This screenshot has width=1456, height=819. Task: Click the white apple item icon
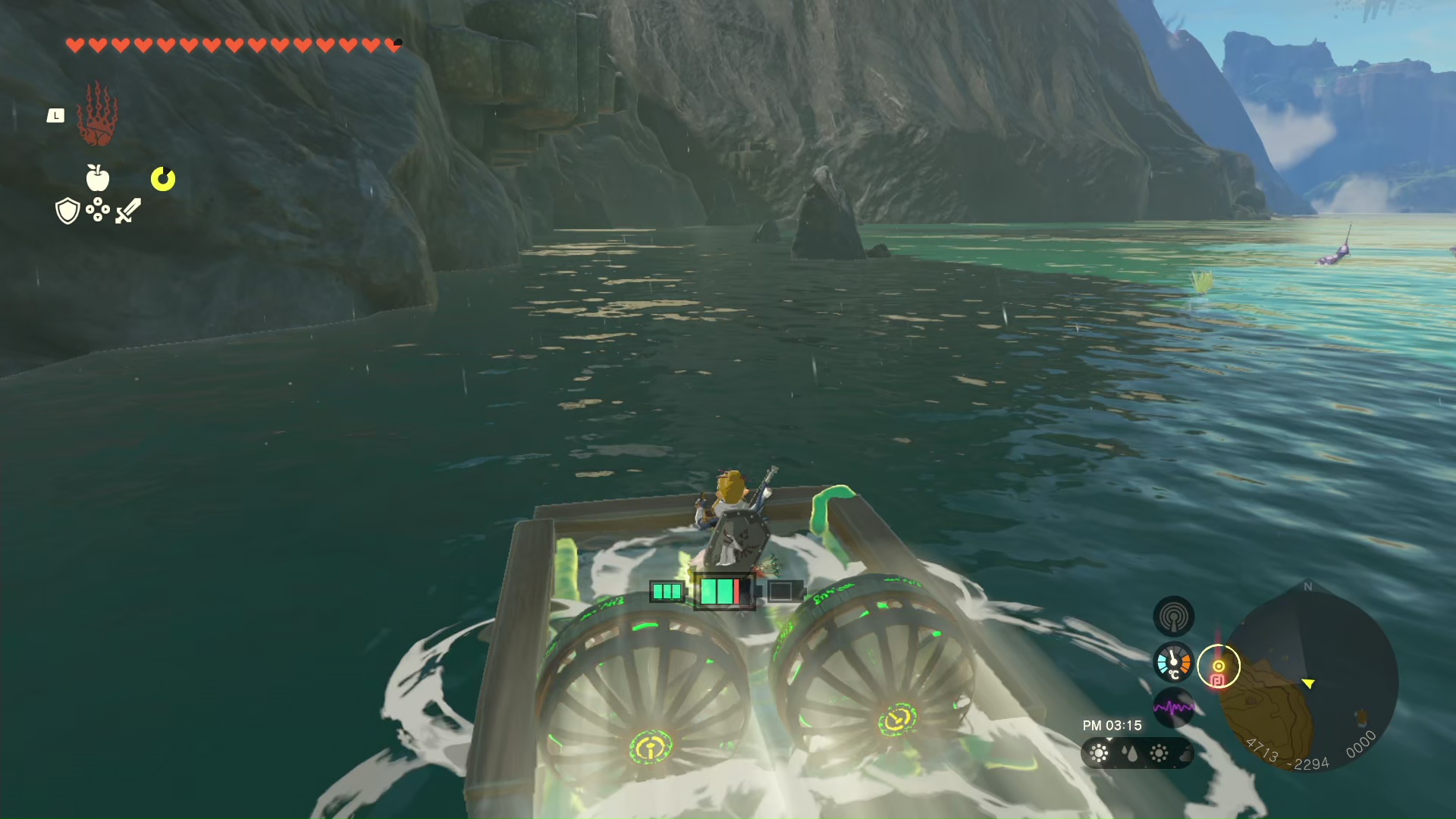pos(98,178)
